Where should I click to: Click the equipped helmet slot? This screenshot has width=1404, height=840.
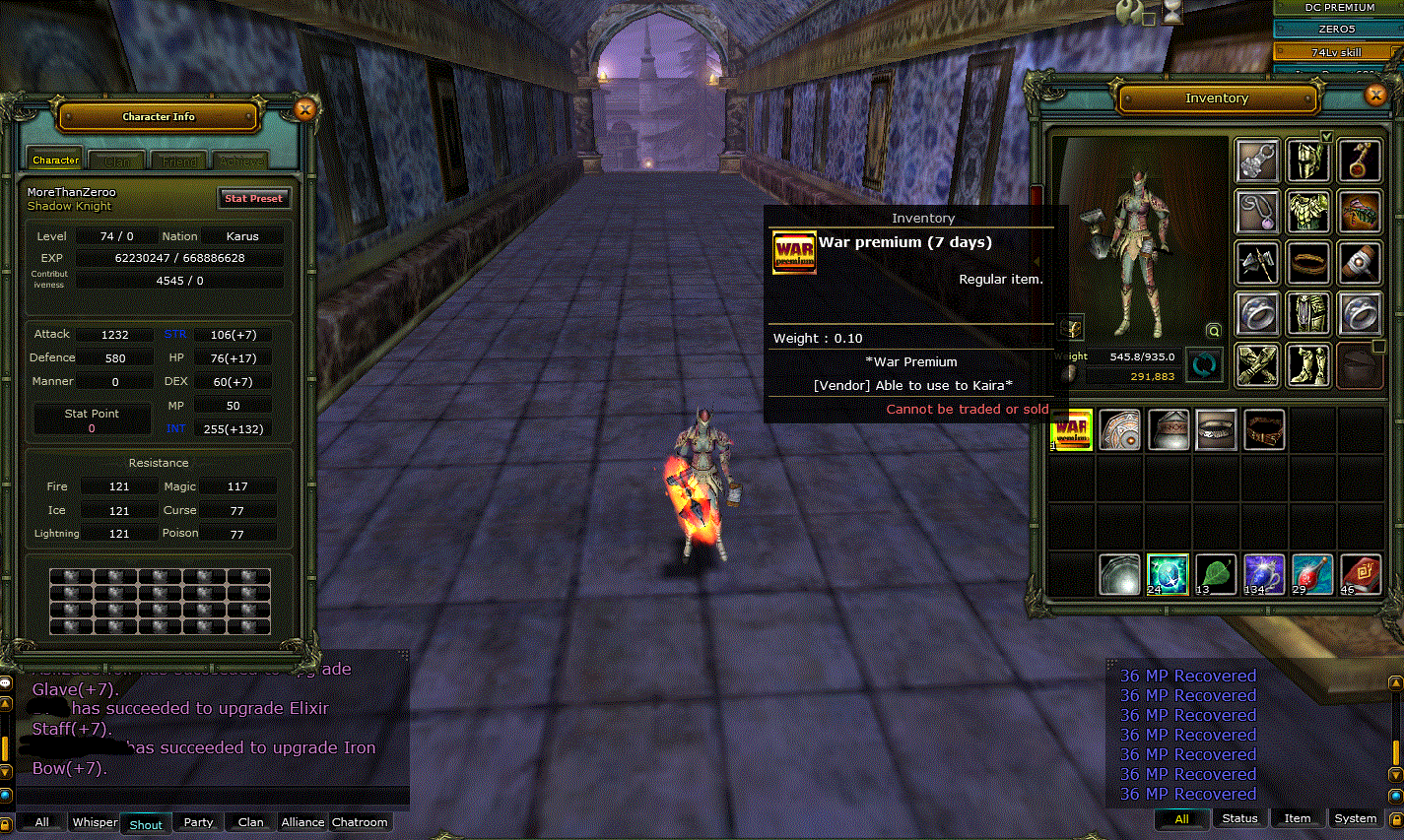[x=1308, y=160]
